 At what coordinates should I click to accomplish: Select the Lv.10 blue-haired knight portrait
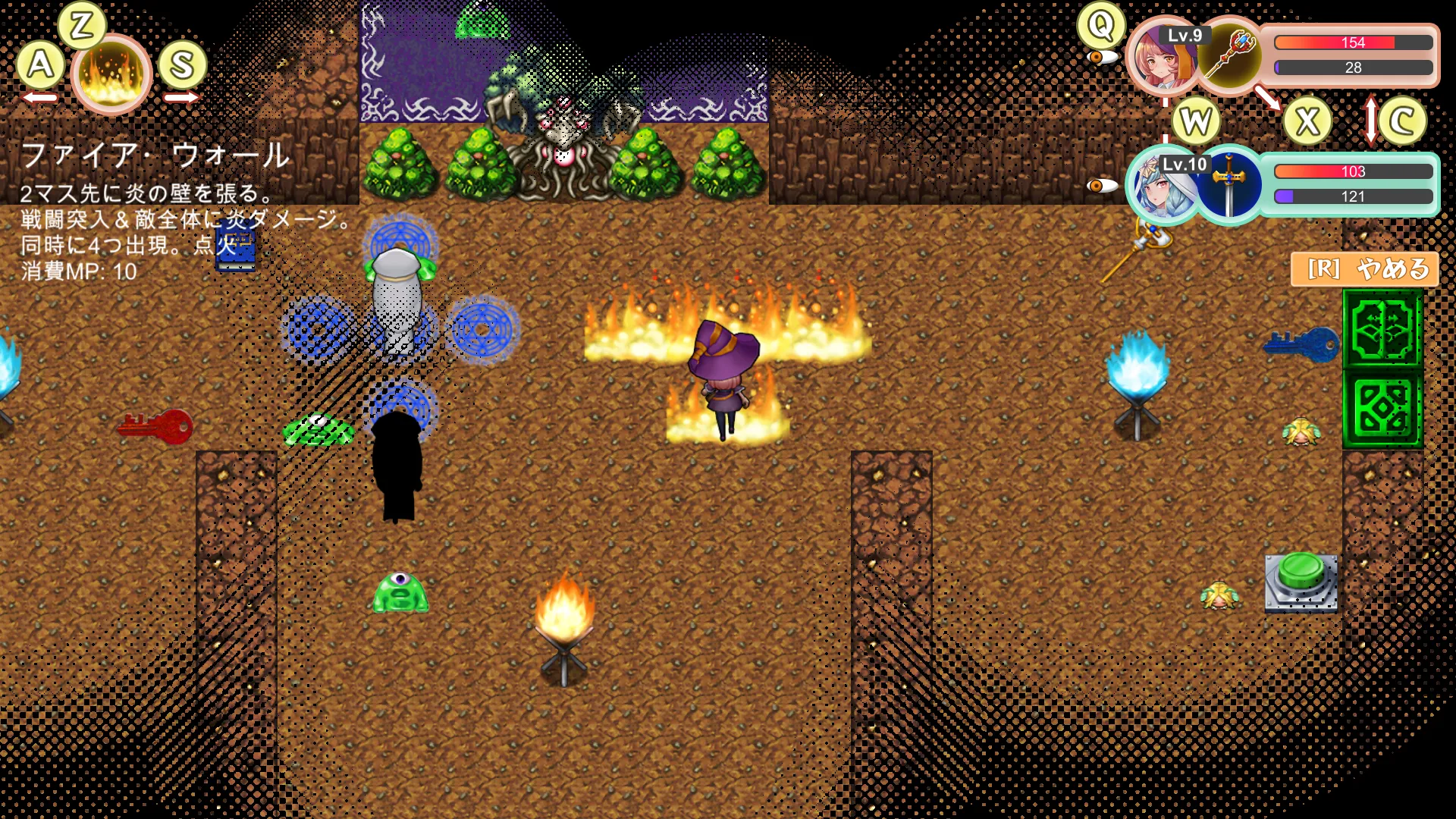tap(1160, 187)
